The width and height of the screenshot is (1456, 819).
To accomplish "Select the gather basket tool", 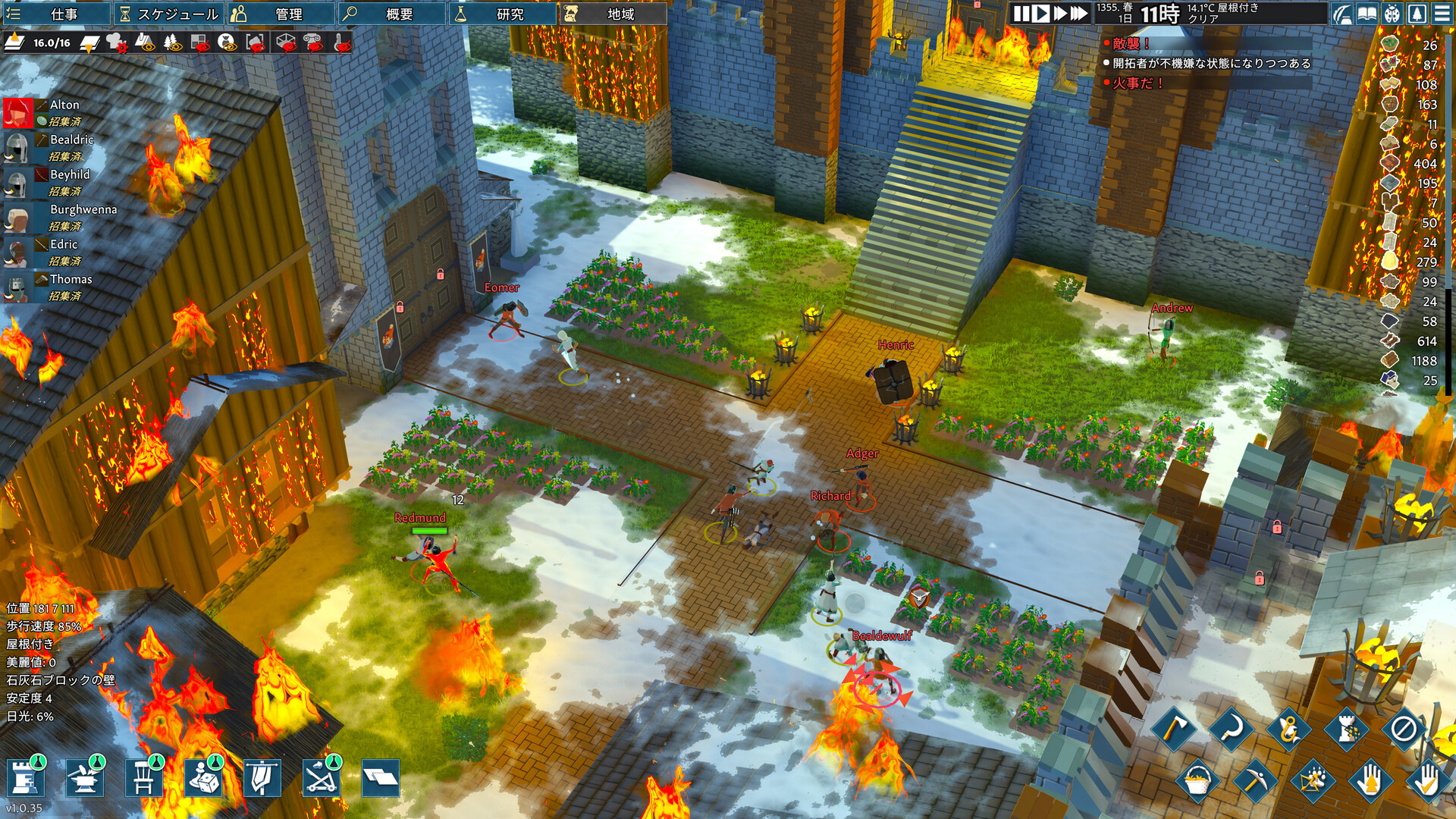I will pyautogui.click(x=1197, y=780).
